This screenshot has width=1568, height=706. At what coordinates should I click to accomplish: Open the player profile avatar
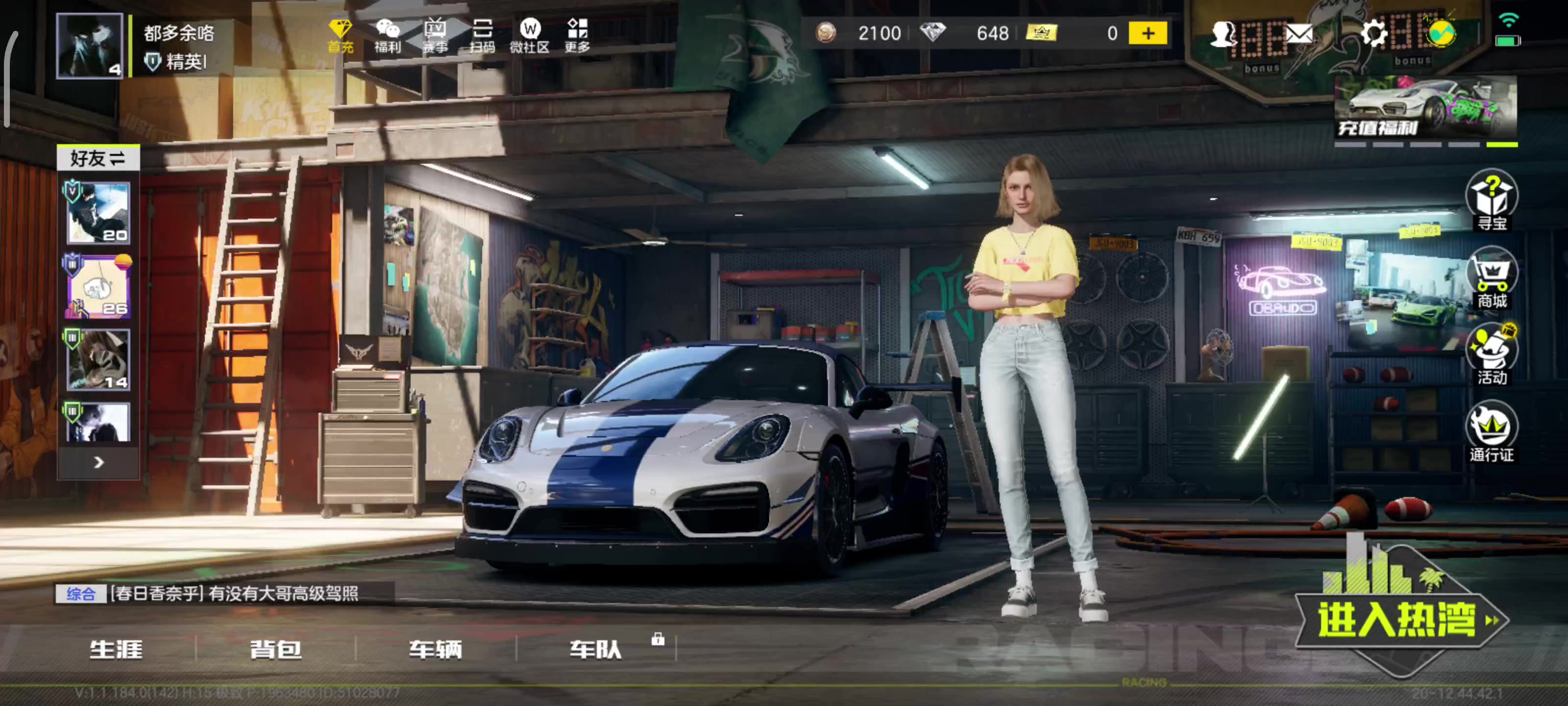(x=89, y=46)
